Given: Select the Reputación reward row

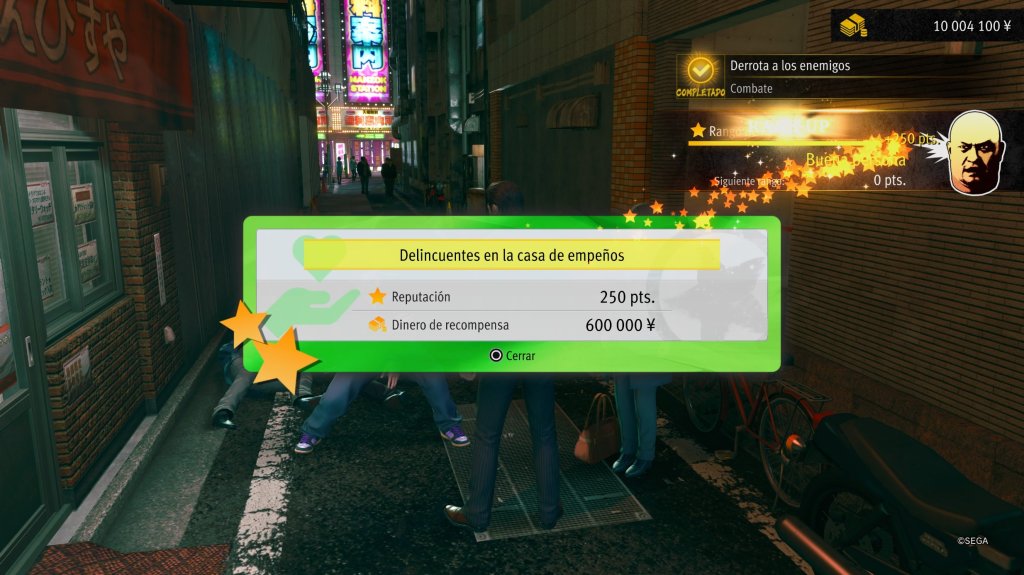Looking at the screenshot, I should 512,297.
